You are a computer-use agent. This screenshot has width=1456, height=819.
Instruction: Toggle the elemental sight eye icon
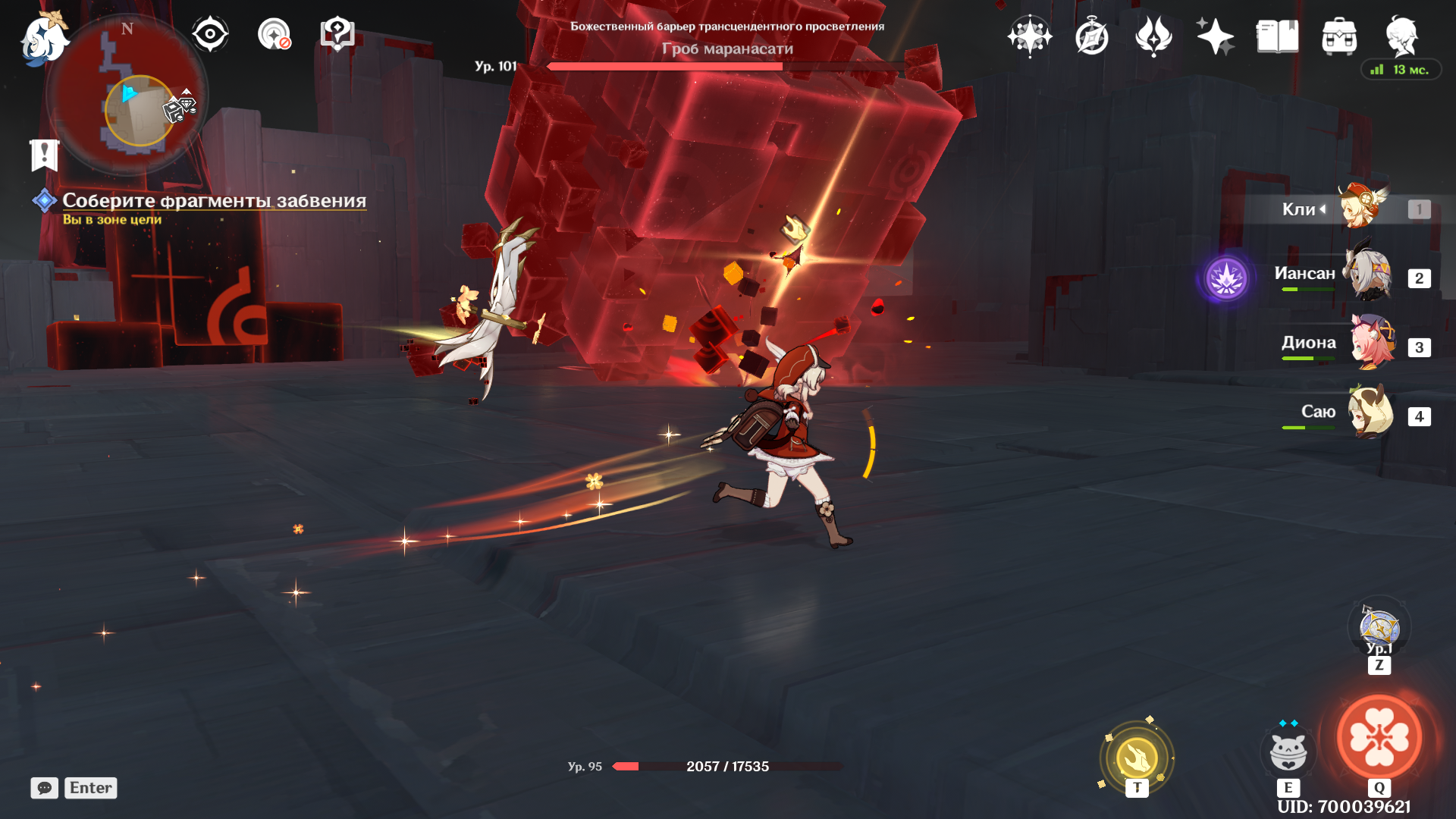pos(210,34)
